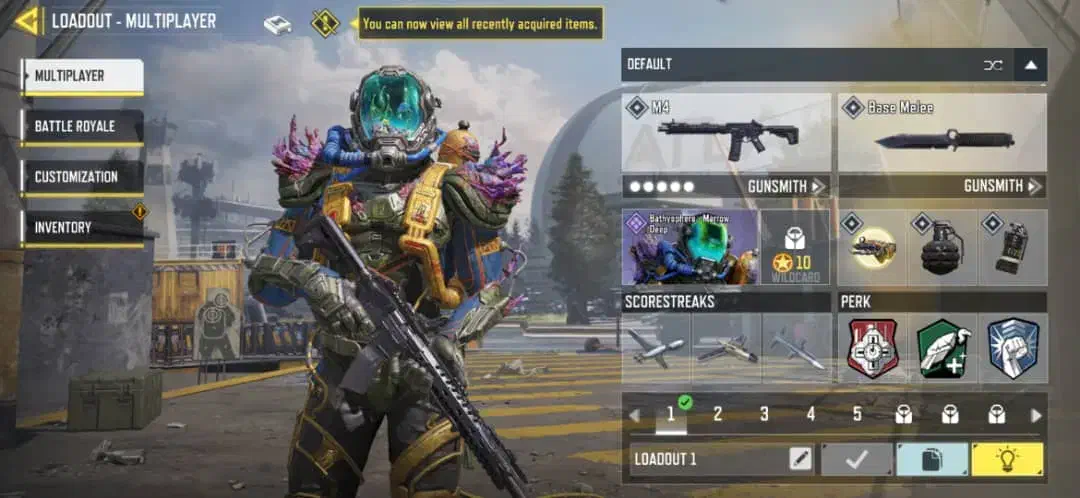
Task: Select the green perk slot
Action: coord(942,348)
